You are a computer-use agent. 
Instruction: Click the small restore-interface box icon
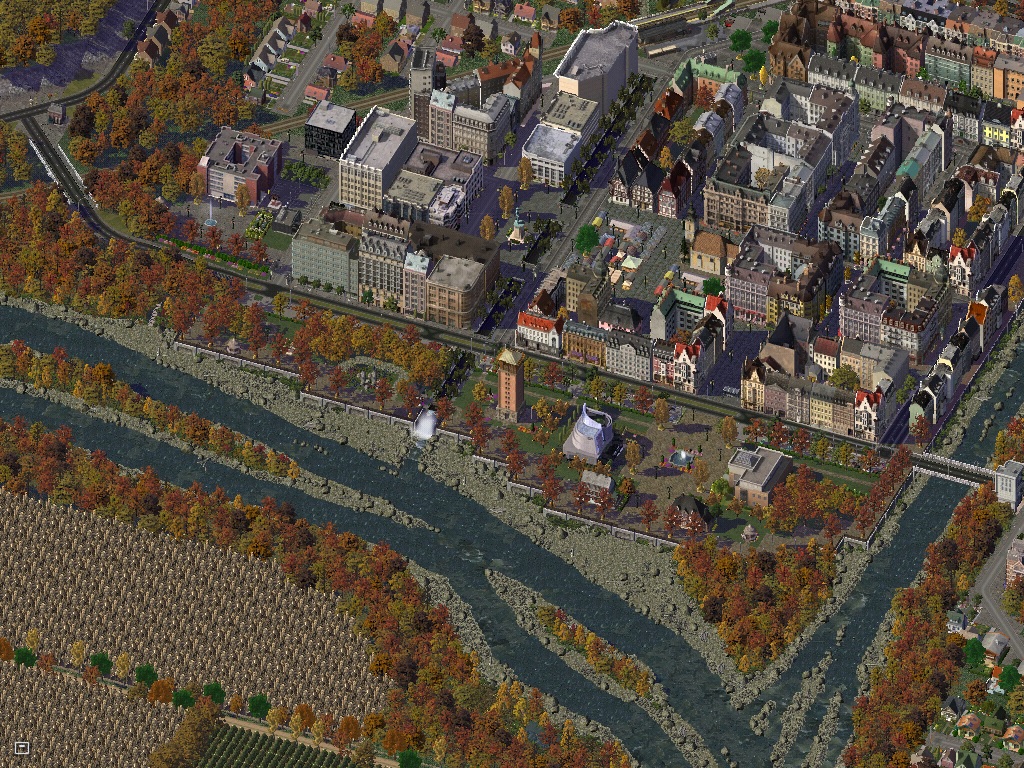coord(22,747)
